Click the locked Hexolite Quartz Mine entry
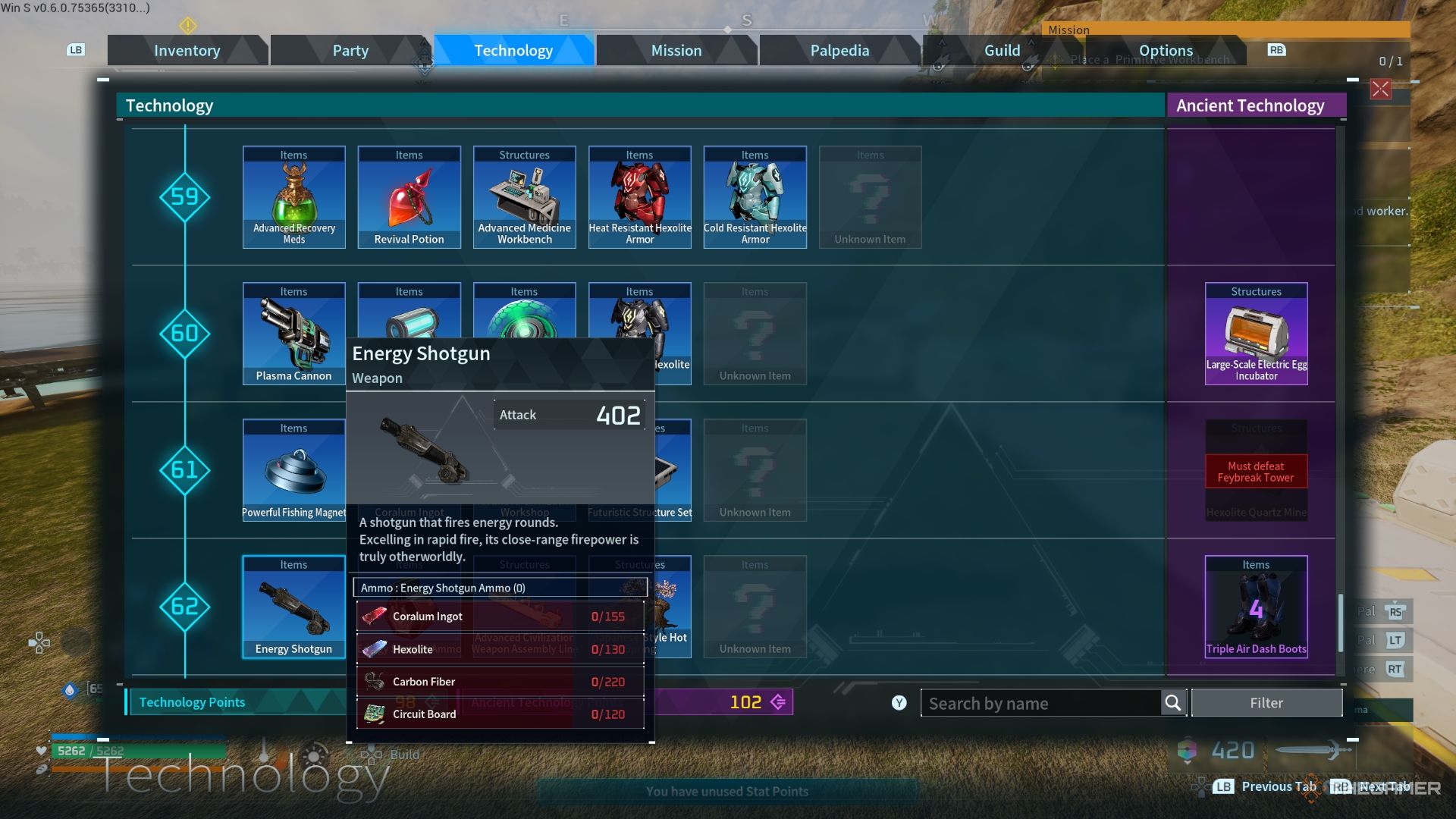Viewport: 1456px width, 819px height. [x=1256, y=470]
